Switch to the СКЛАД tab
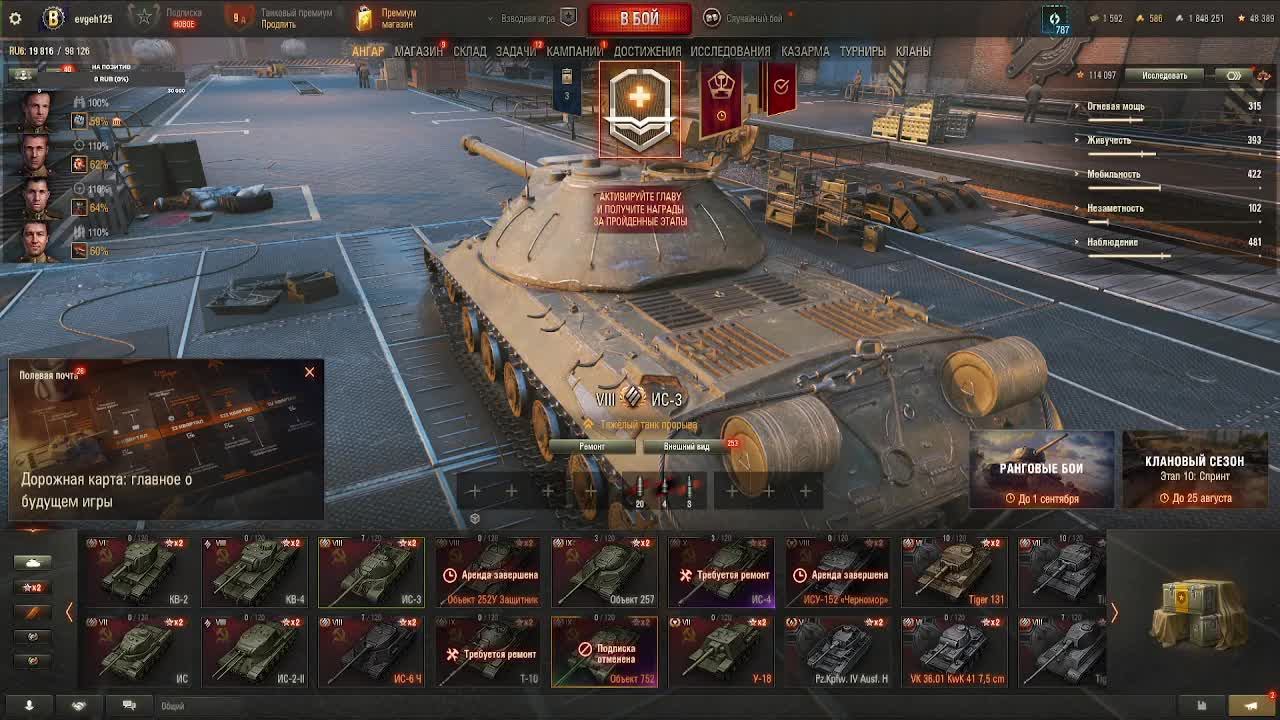 469,51
